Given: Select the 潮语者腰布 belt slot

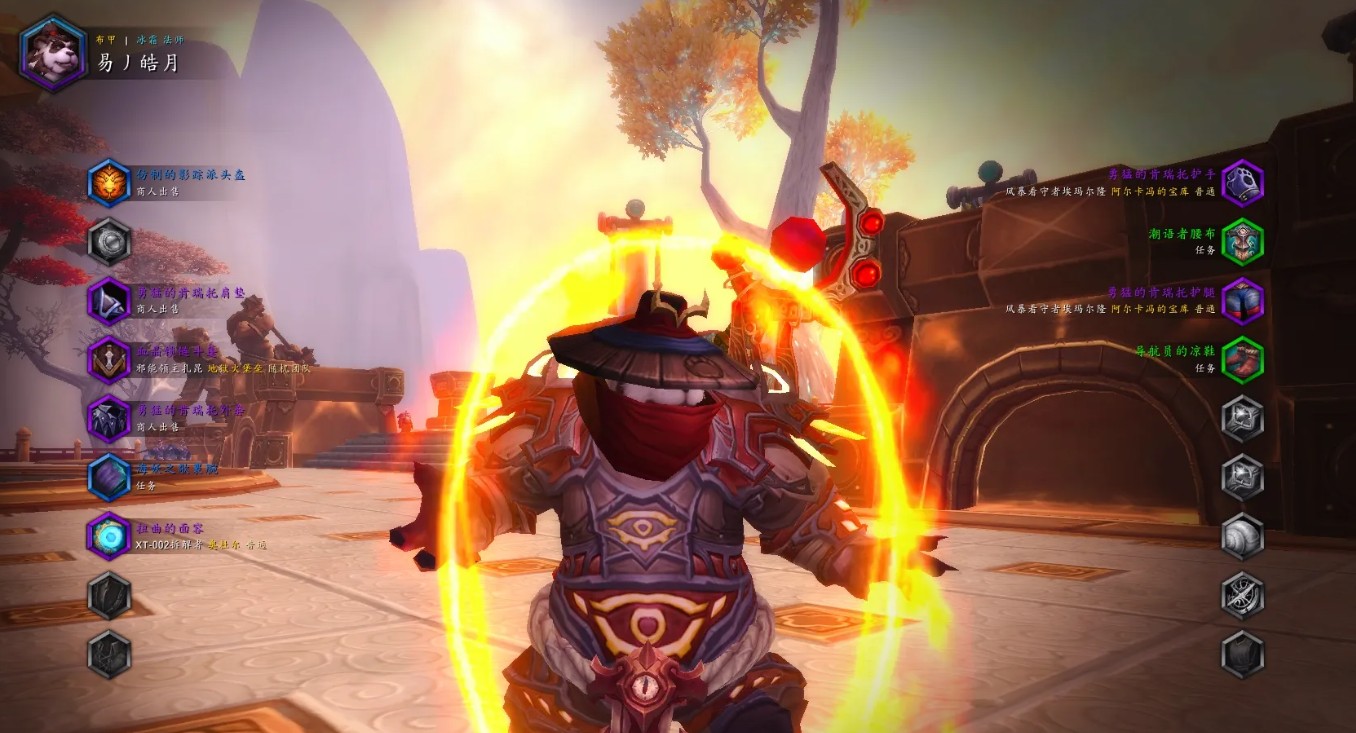Looking at the screenshot, I should 1243,241.
